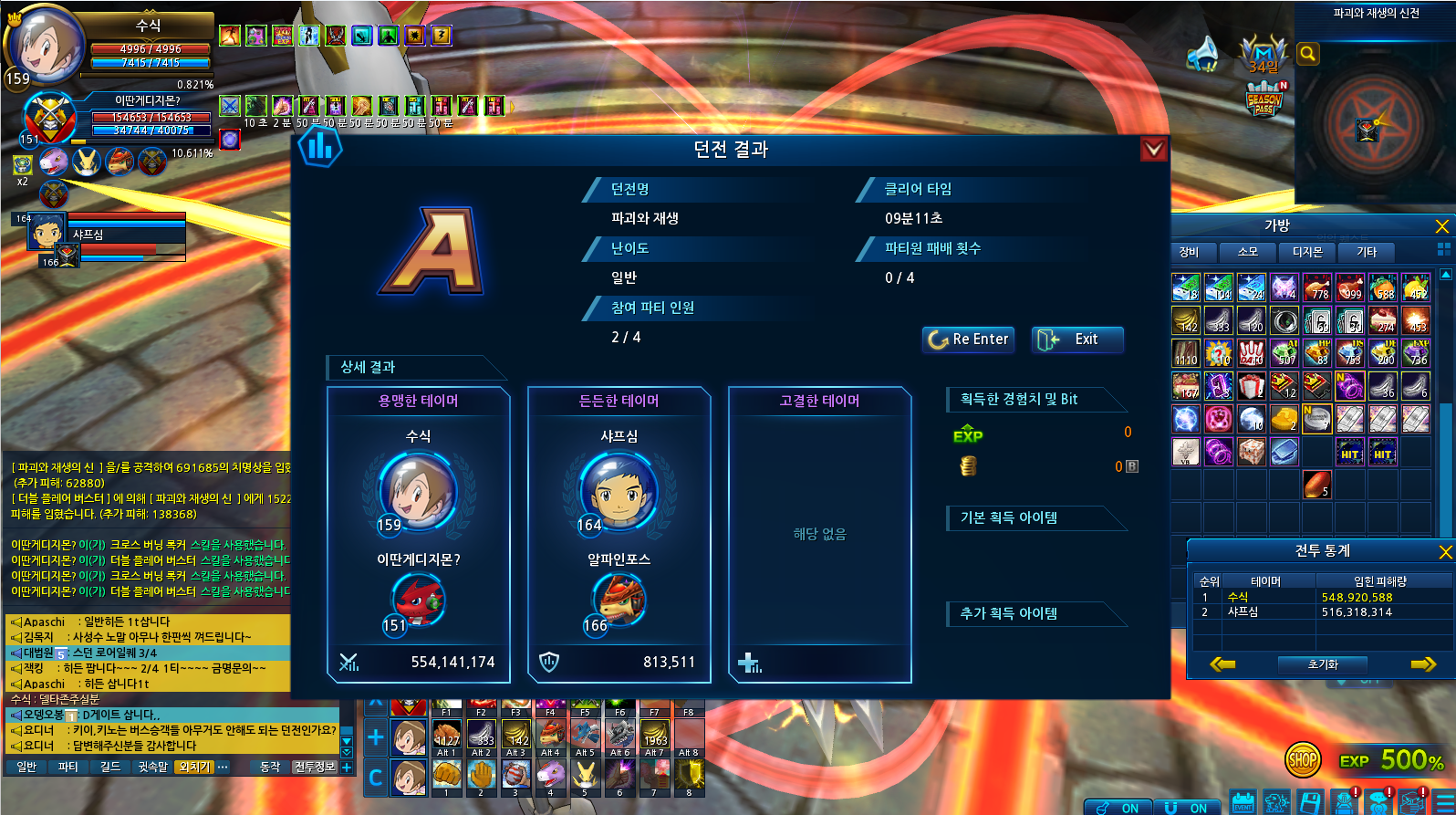
Task: Reset battle statistics with 초기화 button
Action: (x=1323, y=664)
